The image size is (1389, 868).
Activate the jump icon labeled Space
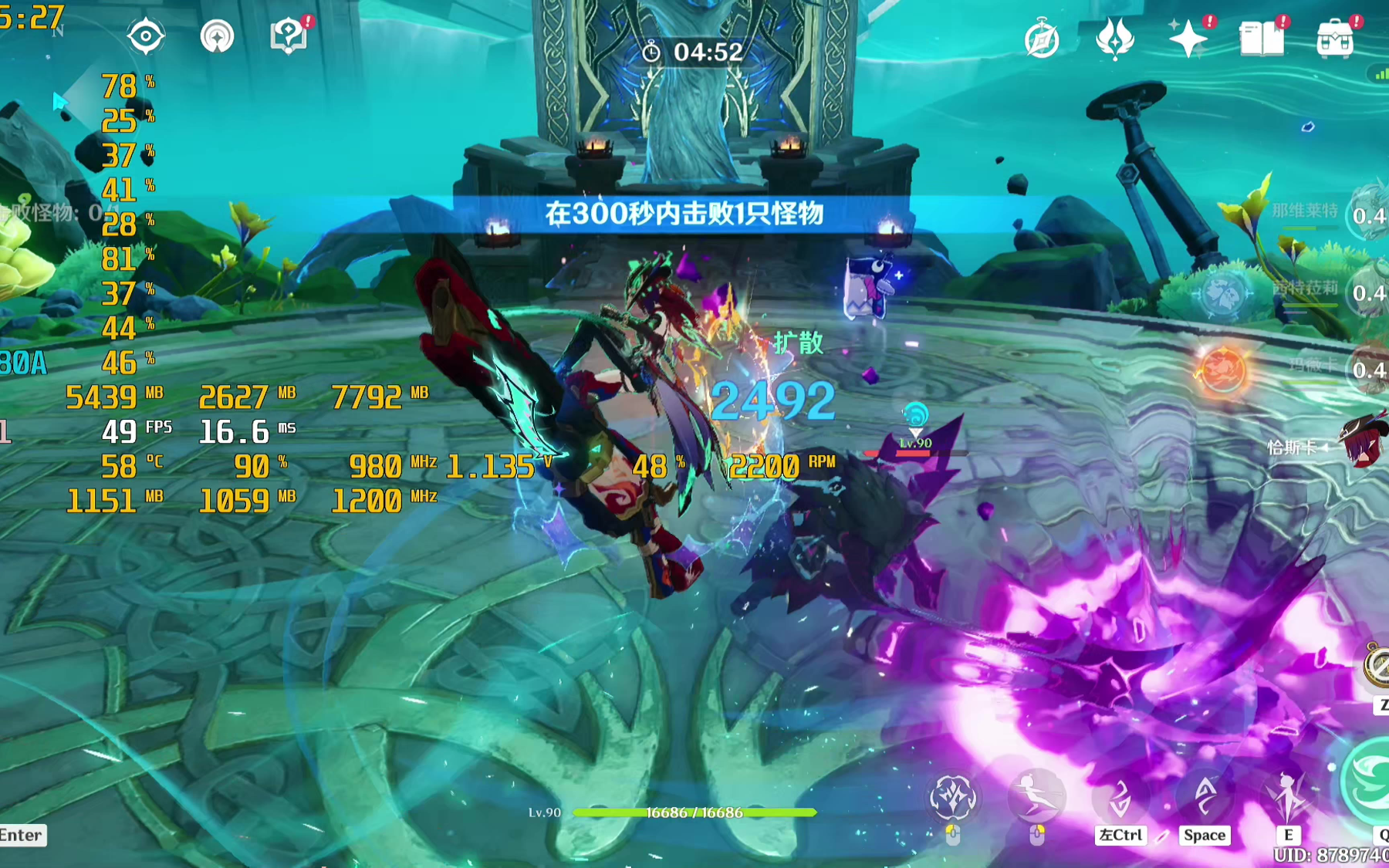[x=1204, y=798]
